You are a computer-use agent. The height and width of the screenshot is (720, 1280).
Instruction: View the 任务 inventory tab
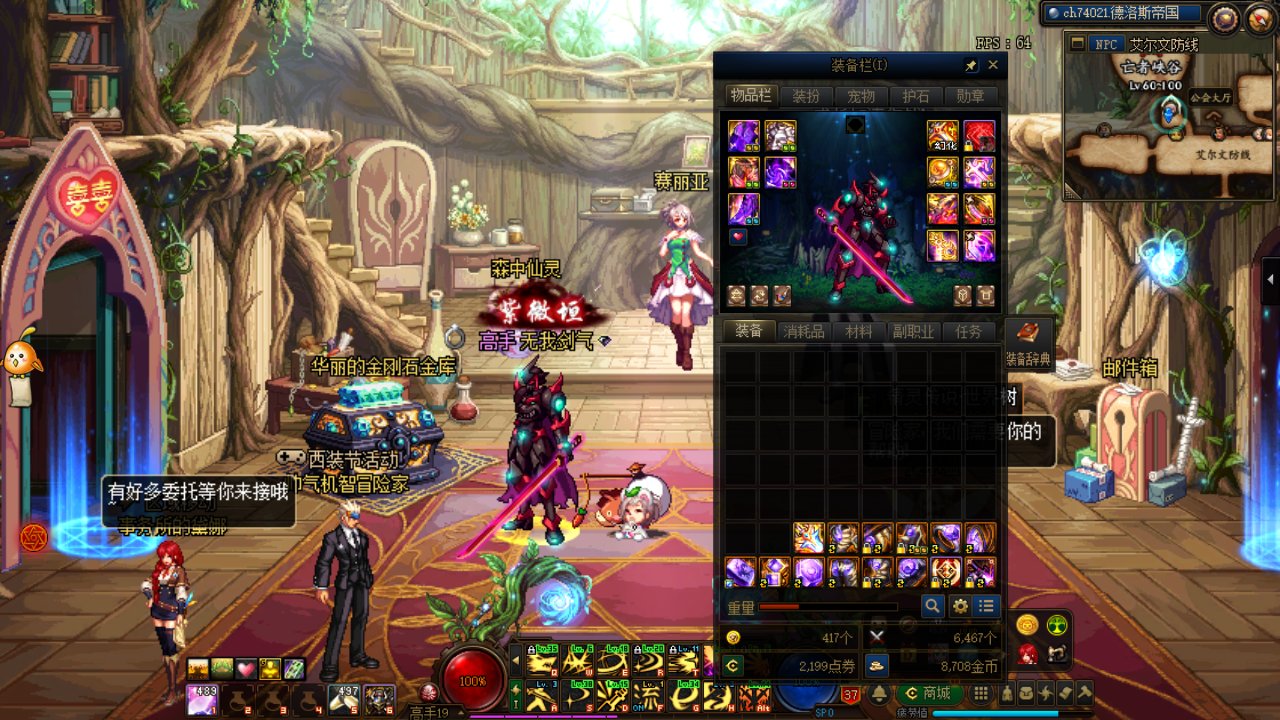pyautogui.click(x=968, y=331)
